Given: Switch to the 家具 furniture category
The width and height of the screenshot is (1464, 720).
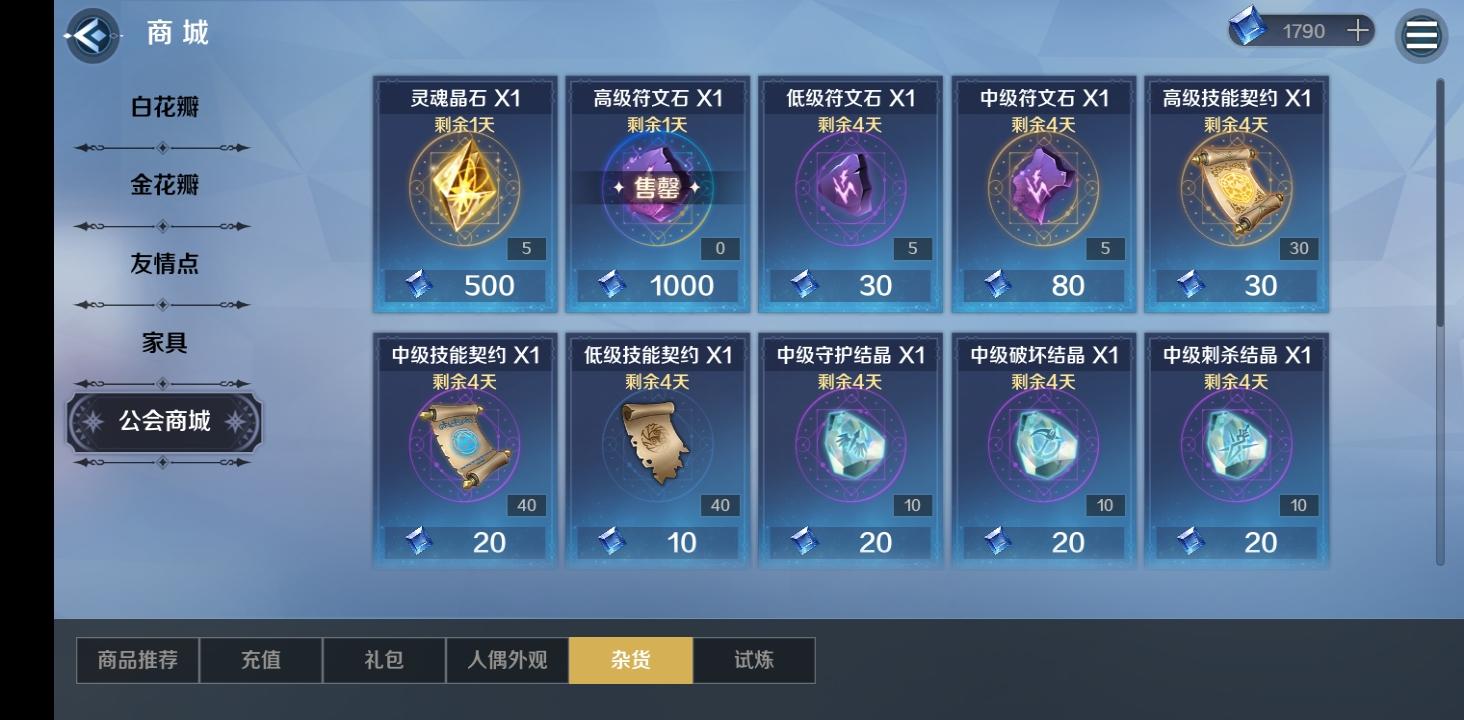Looking at the screenshot, I should [x=162, y=343].
